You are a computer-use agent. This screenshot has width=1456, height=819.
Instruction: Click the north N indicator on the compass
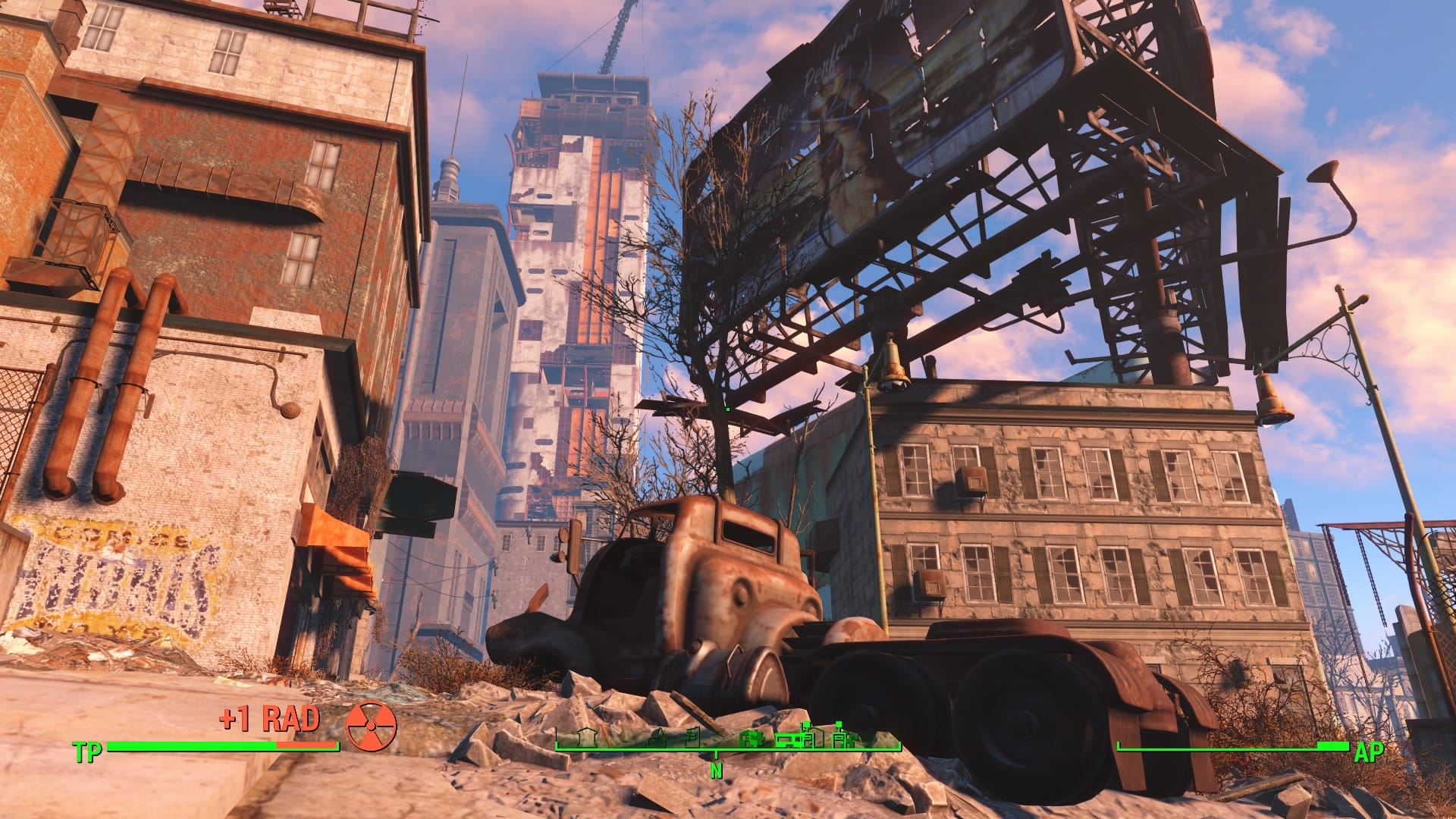(x=716, y=771)
